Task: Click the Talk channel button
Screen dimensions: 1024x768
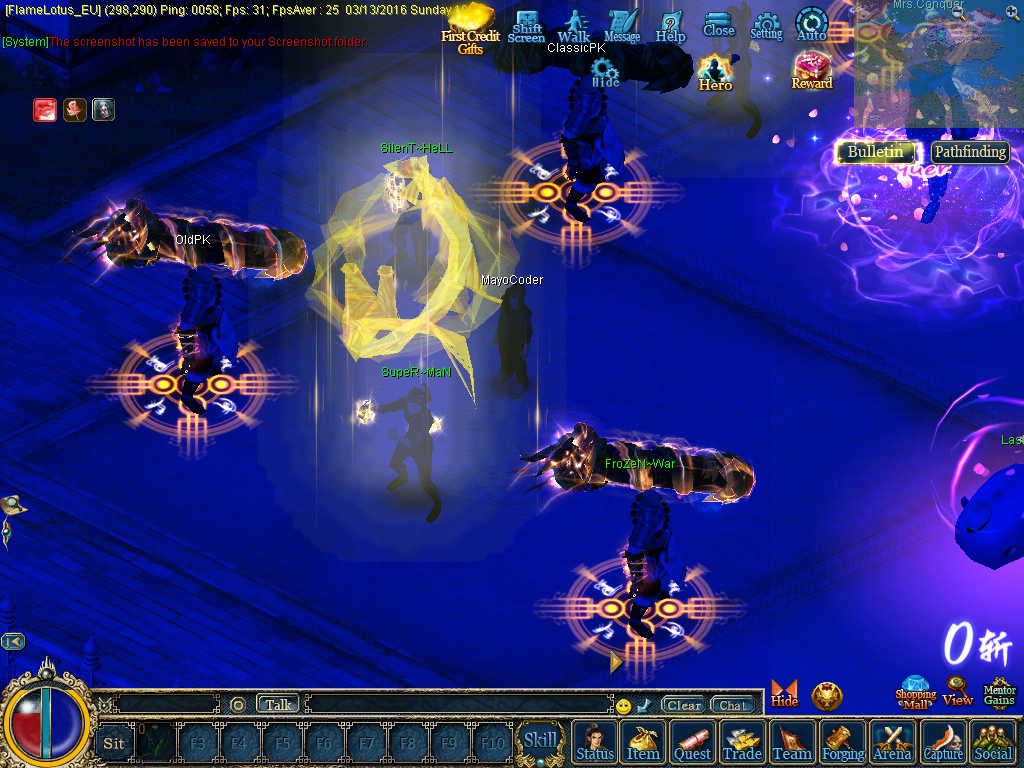Action: pyautogui.click(x=278, y=704)
